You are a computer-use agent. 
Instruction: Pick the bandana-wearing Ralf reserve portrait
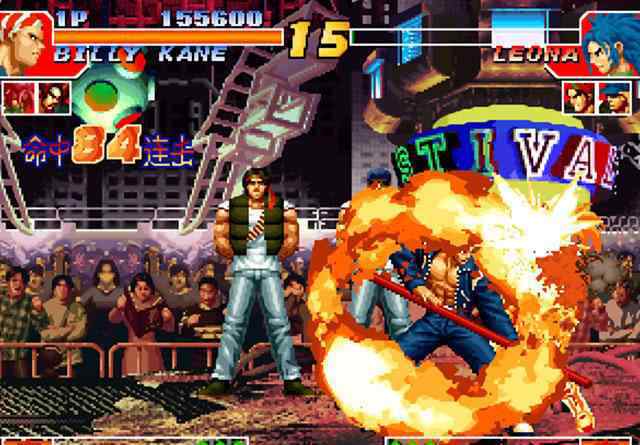tap(581, 97)
